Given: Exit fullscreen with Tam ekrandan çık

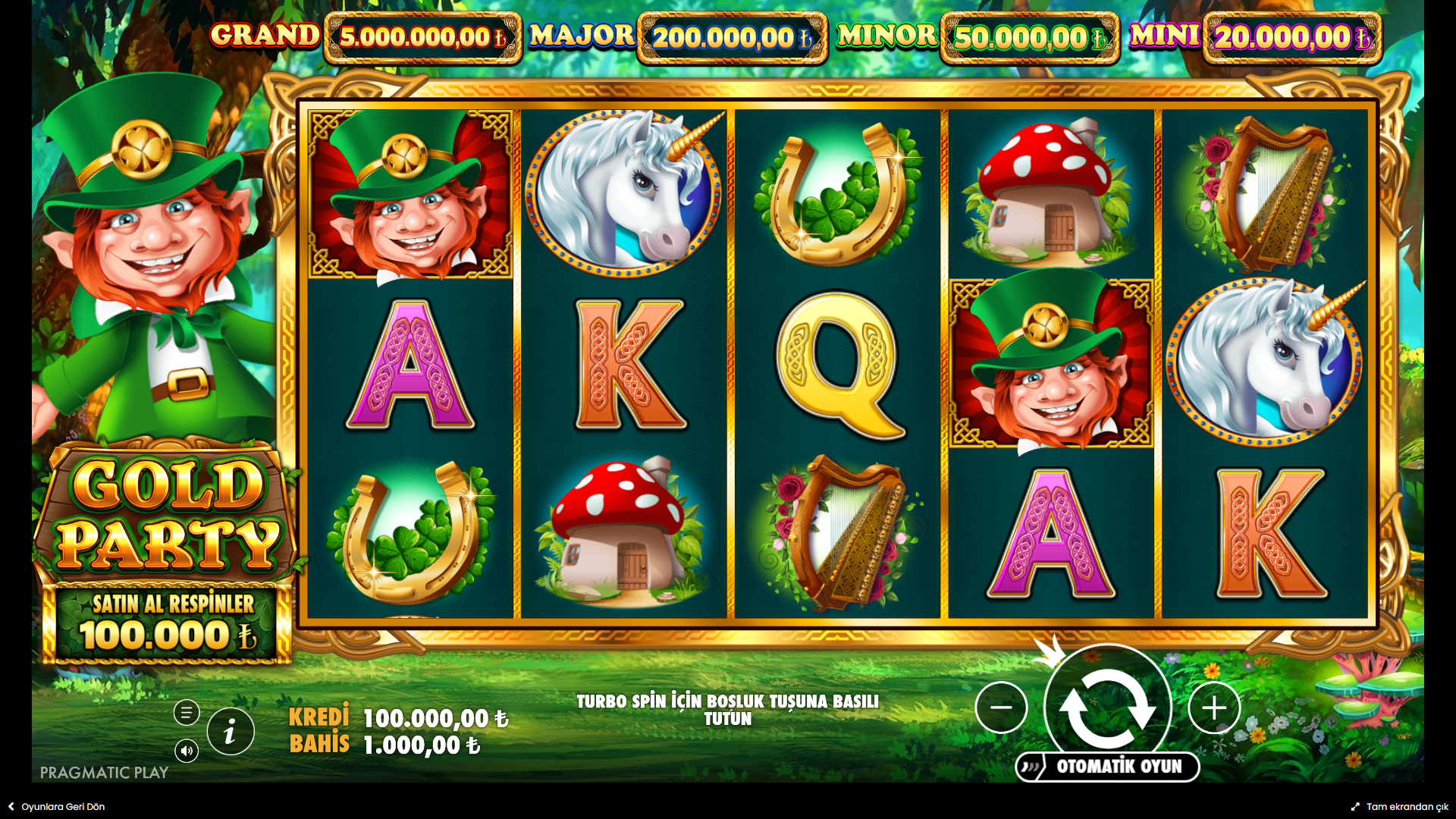Looking at the screenshot, I should 1400,807.
